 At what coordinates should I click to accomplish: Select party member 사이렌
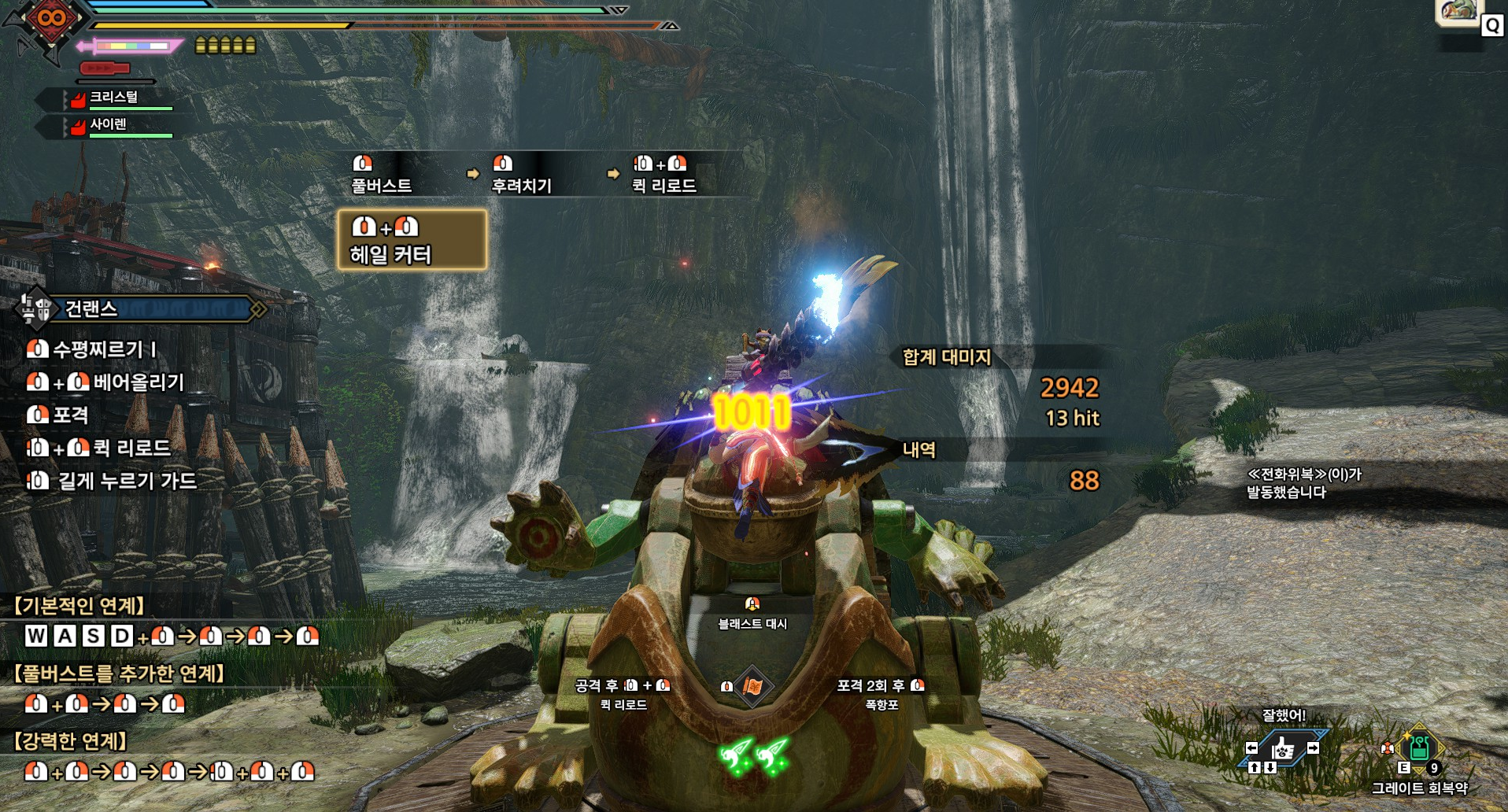point(109,125)
